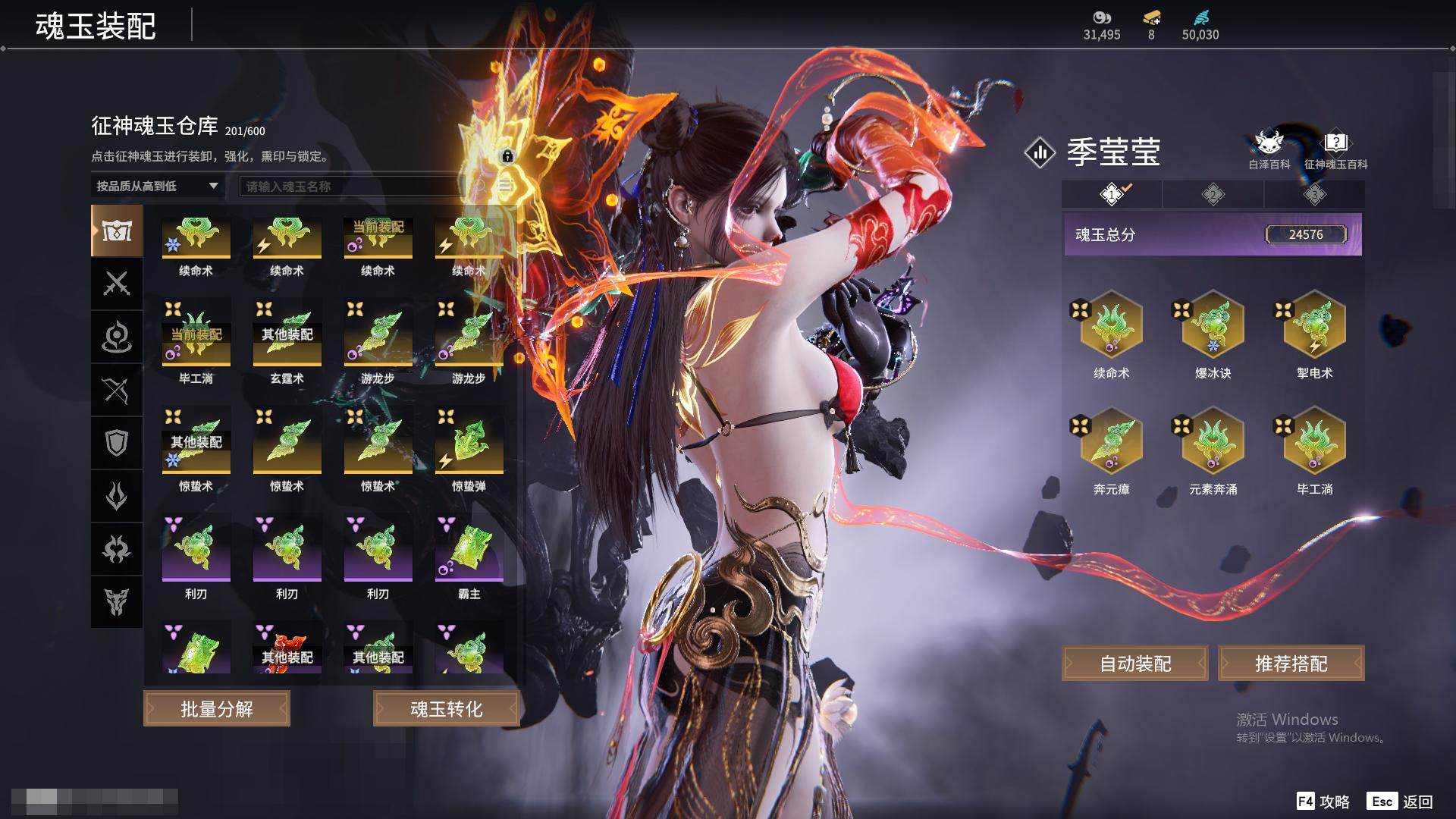Select the equipped 奔元瘴 soul jade

pyautogui.click(x=1111, y=443)
